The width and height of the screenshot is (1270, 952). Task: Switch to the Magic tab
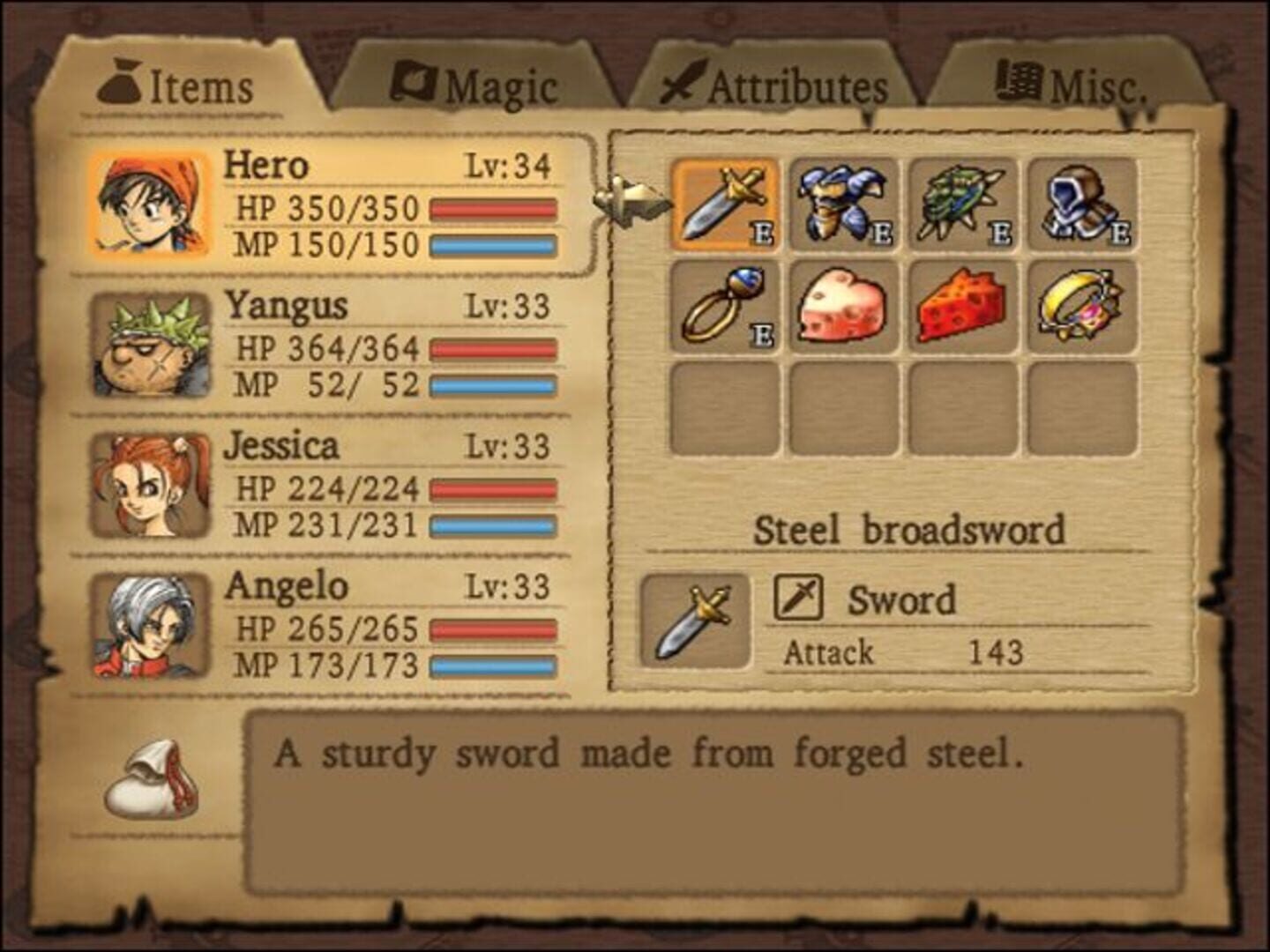(476, 86)
